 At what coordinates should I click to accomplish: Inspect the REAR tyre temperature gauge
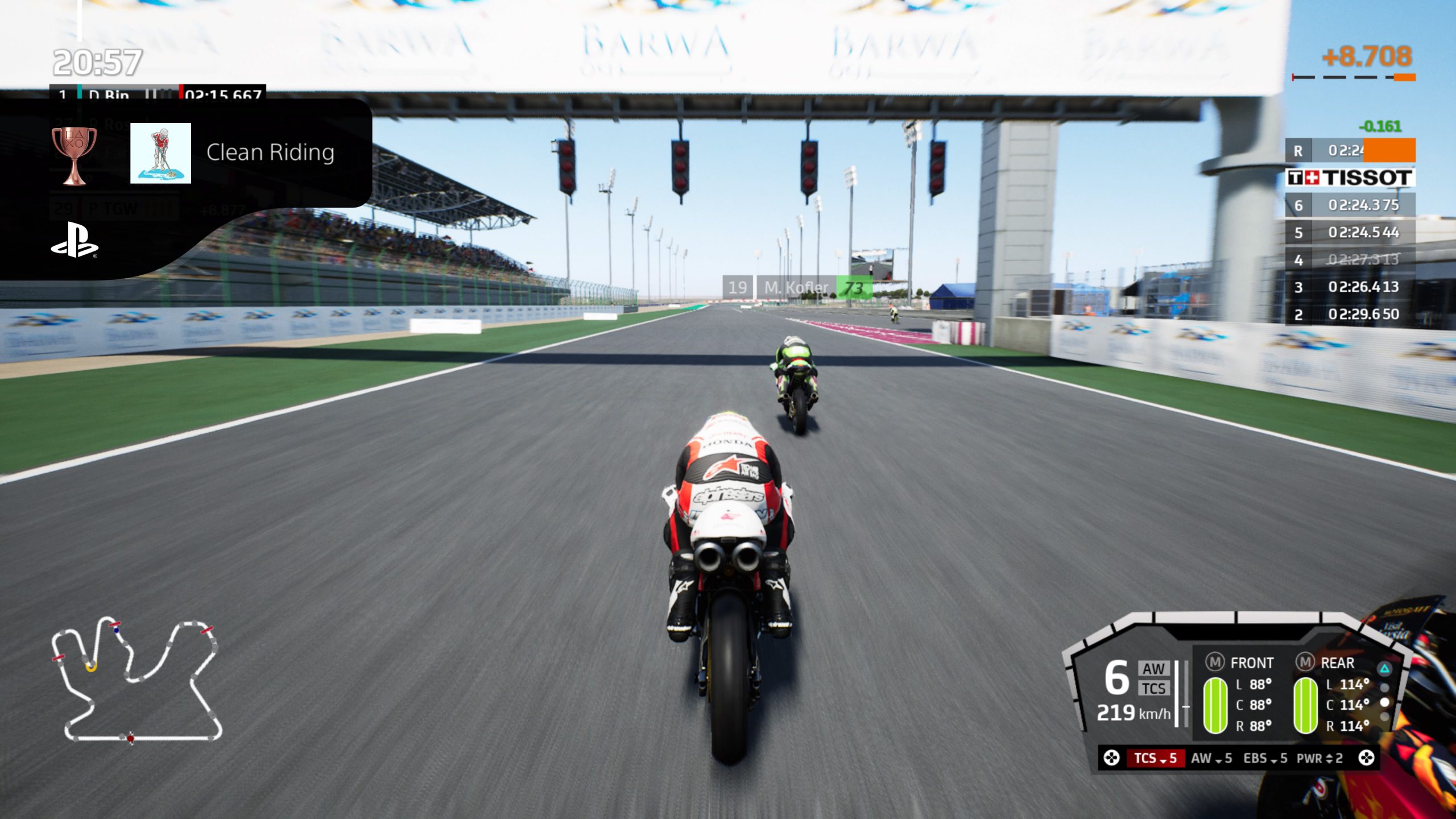point(1306,705)
